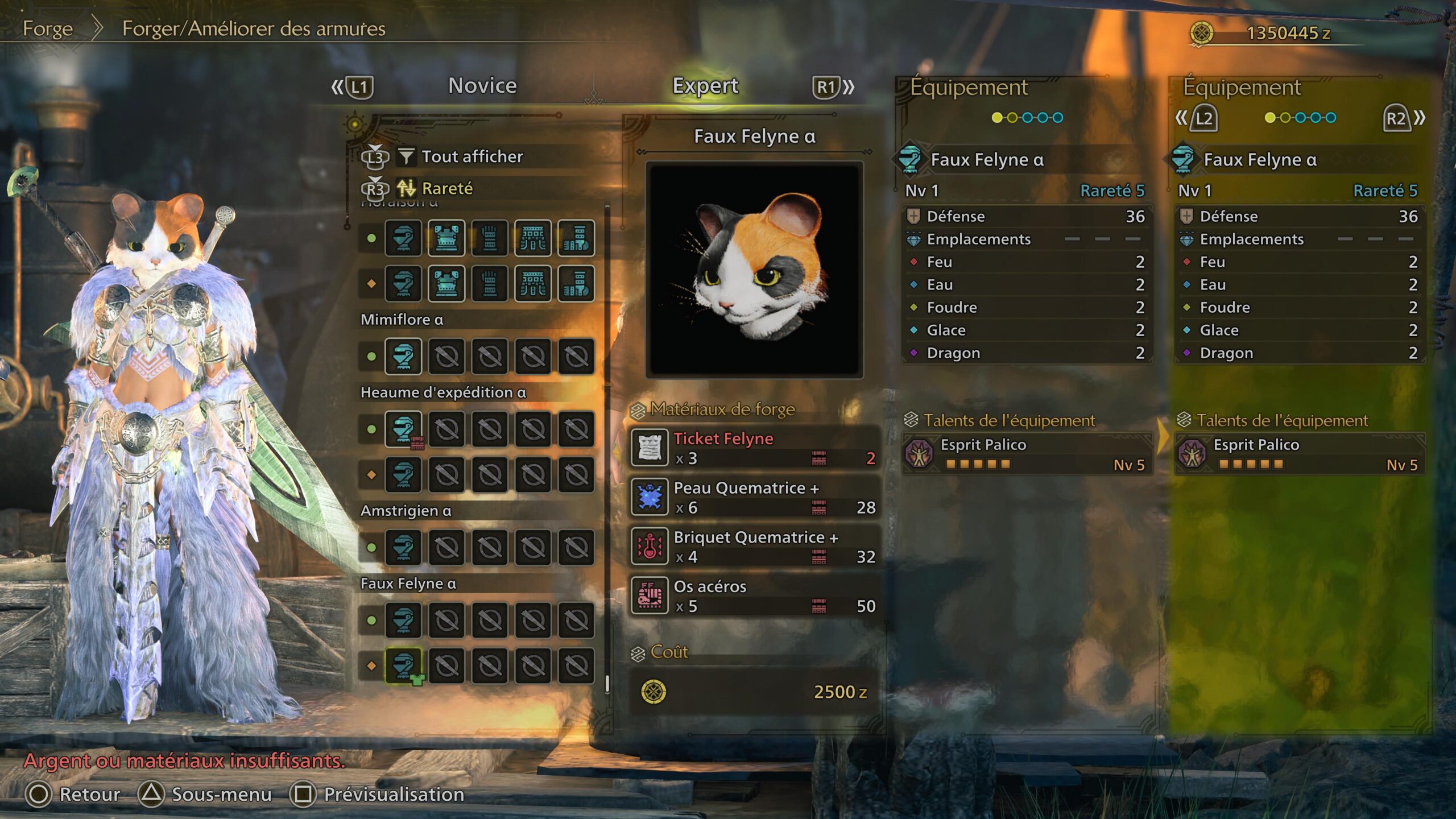Select the Héraison α chest armor icon
Image resolution: width=1456 pixels, height=819 pixels.
pyautogui.click(x=447, y=239)
